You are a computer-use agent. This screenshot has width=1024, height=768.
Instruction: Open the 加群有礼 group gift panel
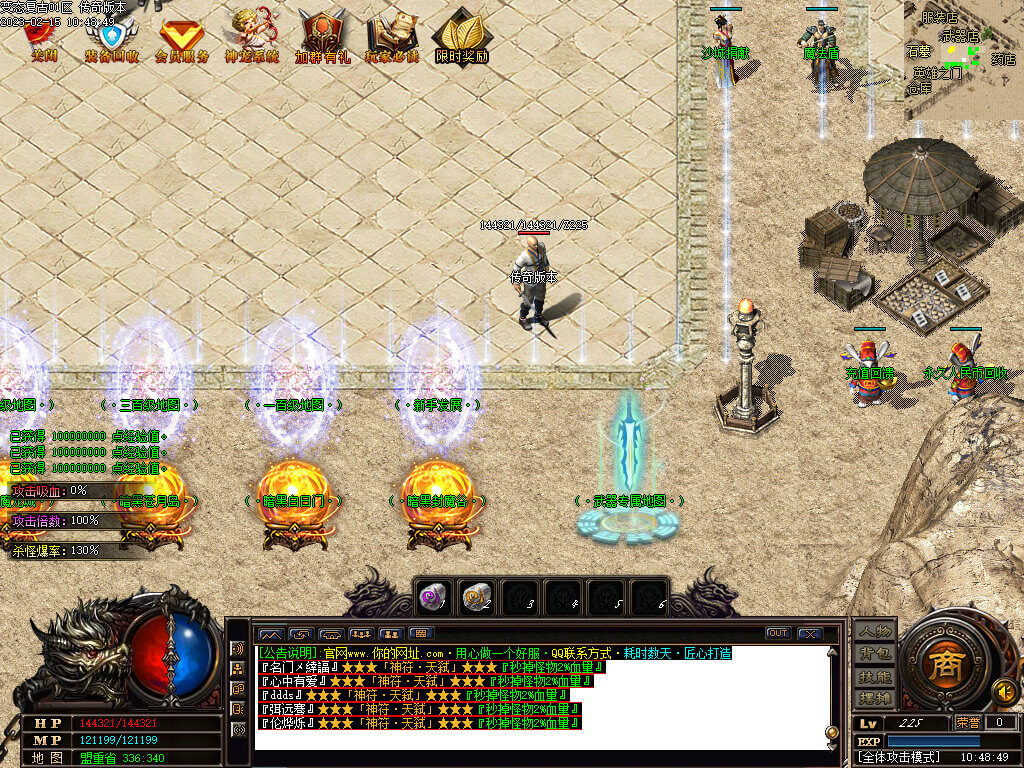(x=322, y=40)
